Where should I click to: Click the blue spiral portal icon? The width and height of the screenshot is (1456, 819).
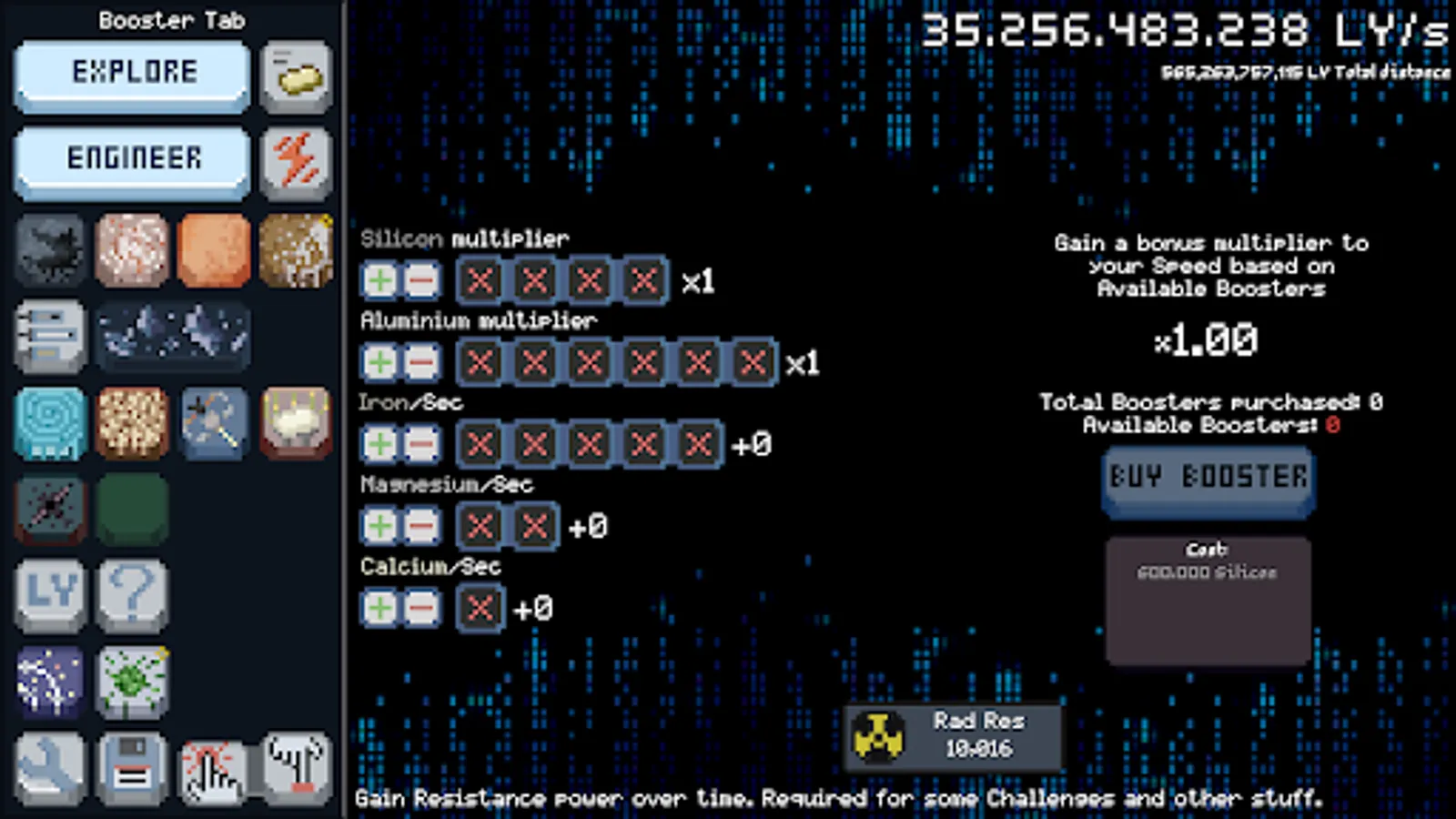click(50, 423)
